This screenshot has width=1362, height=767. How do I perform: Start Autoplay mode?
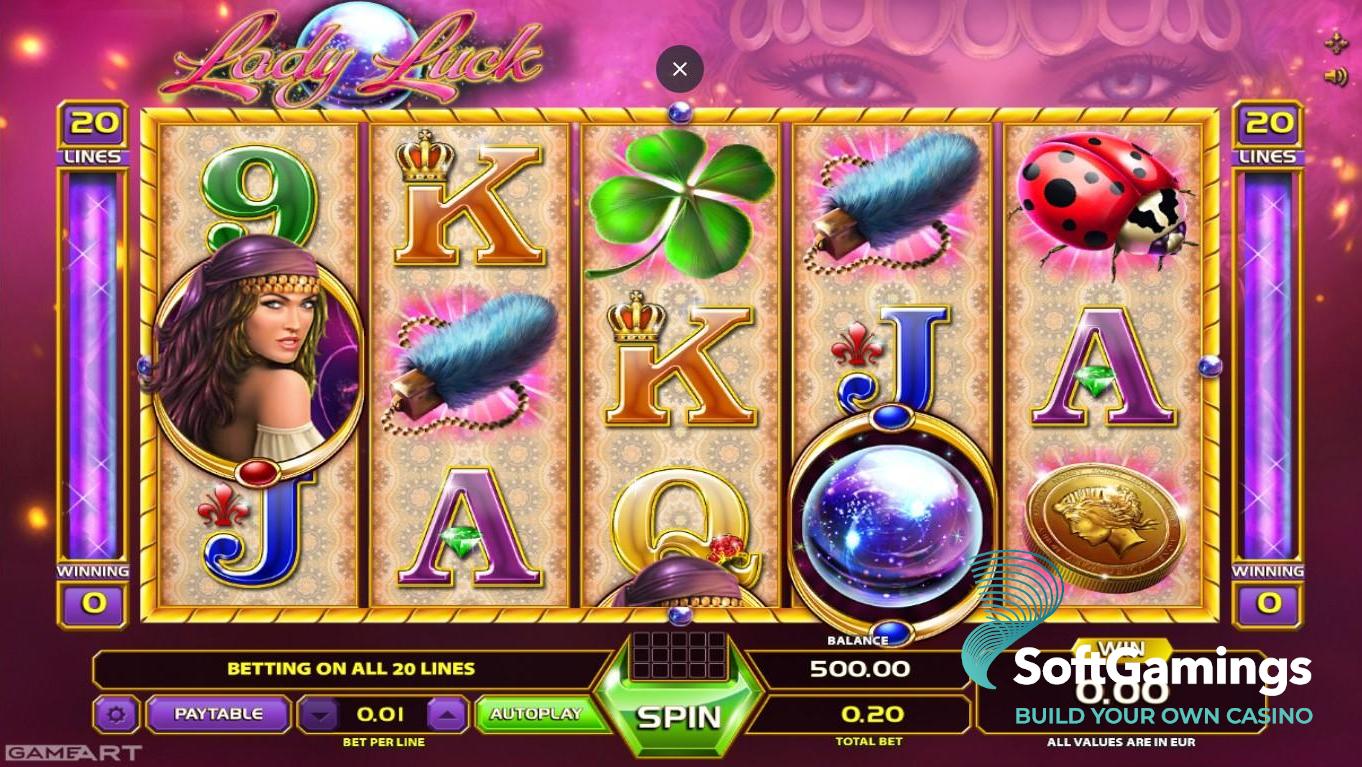click(535, 714)
